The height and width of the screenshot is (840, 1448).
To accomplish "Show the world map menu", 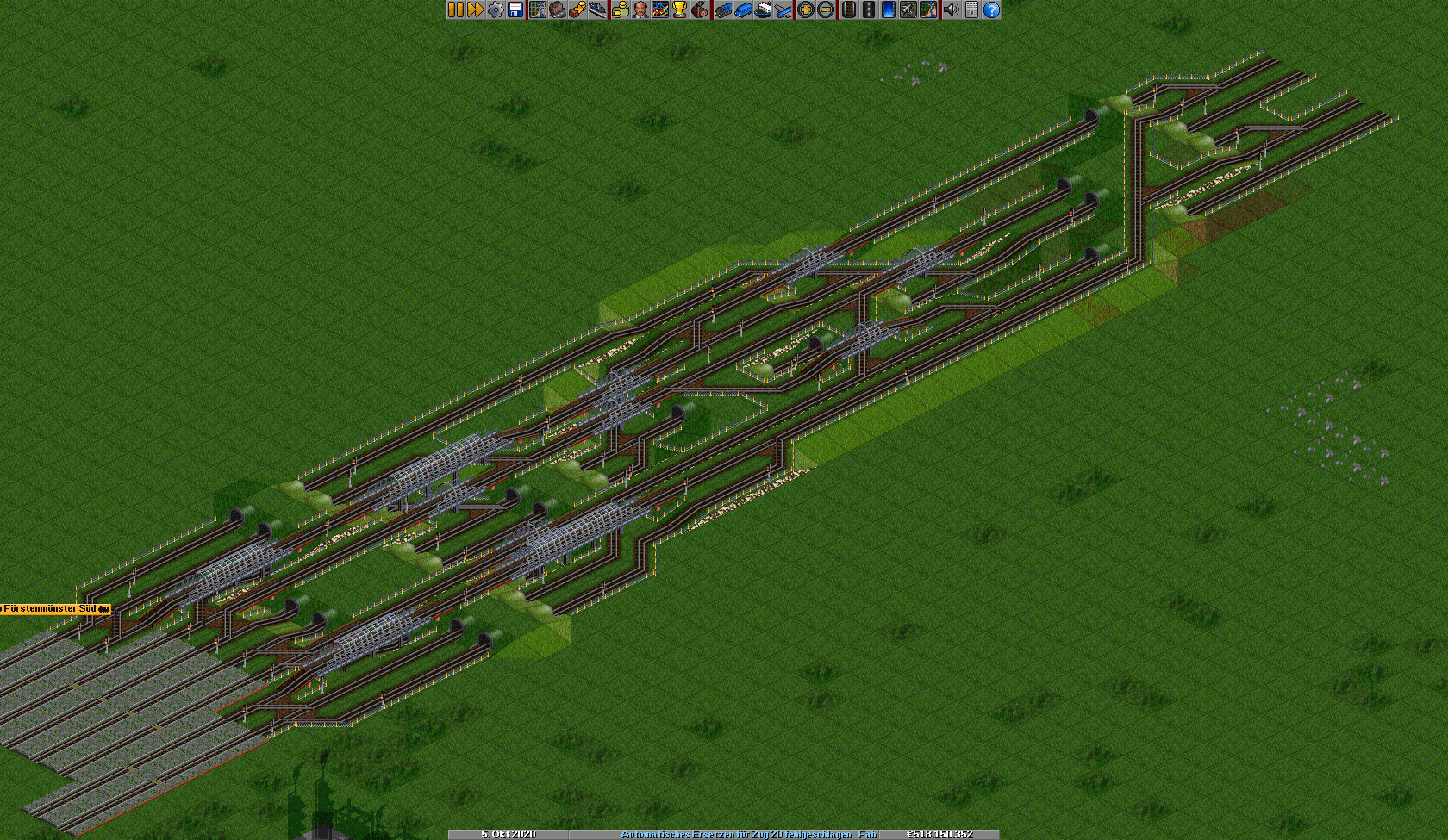I will [x=538, y=9].
